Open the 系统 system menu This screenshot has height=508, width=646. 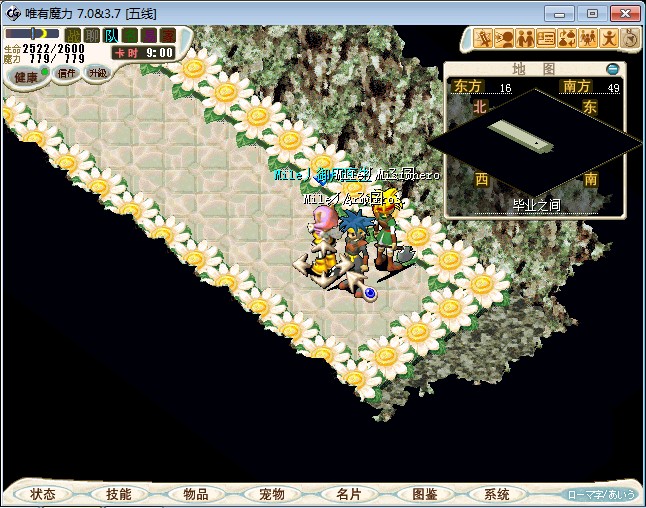497,494
